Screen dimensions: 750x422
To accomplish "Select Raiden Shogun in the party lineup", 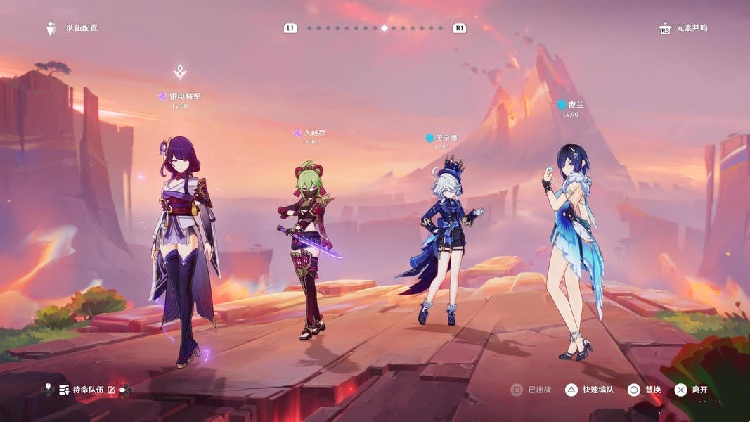I will pyautogui.click(x=186, y=250).
